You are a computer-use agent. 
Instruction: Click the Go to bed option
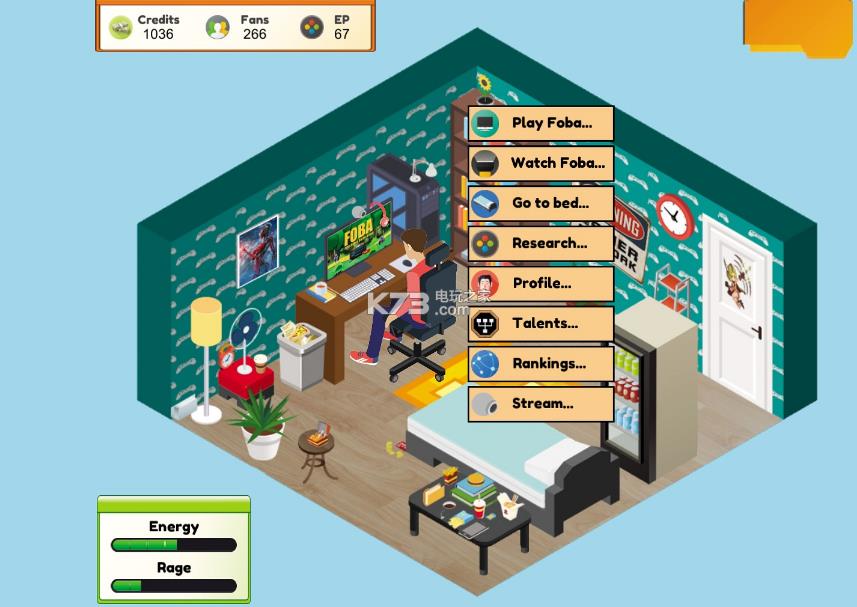pos(541,204)
